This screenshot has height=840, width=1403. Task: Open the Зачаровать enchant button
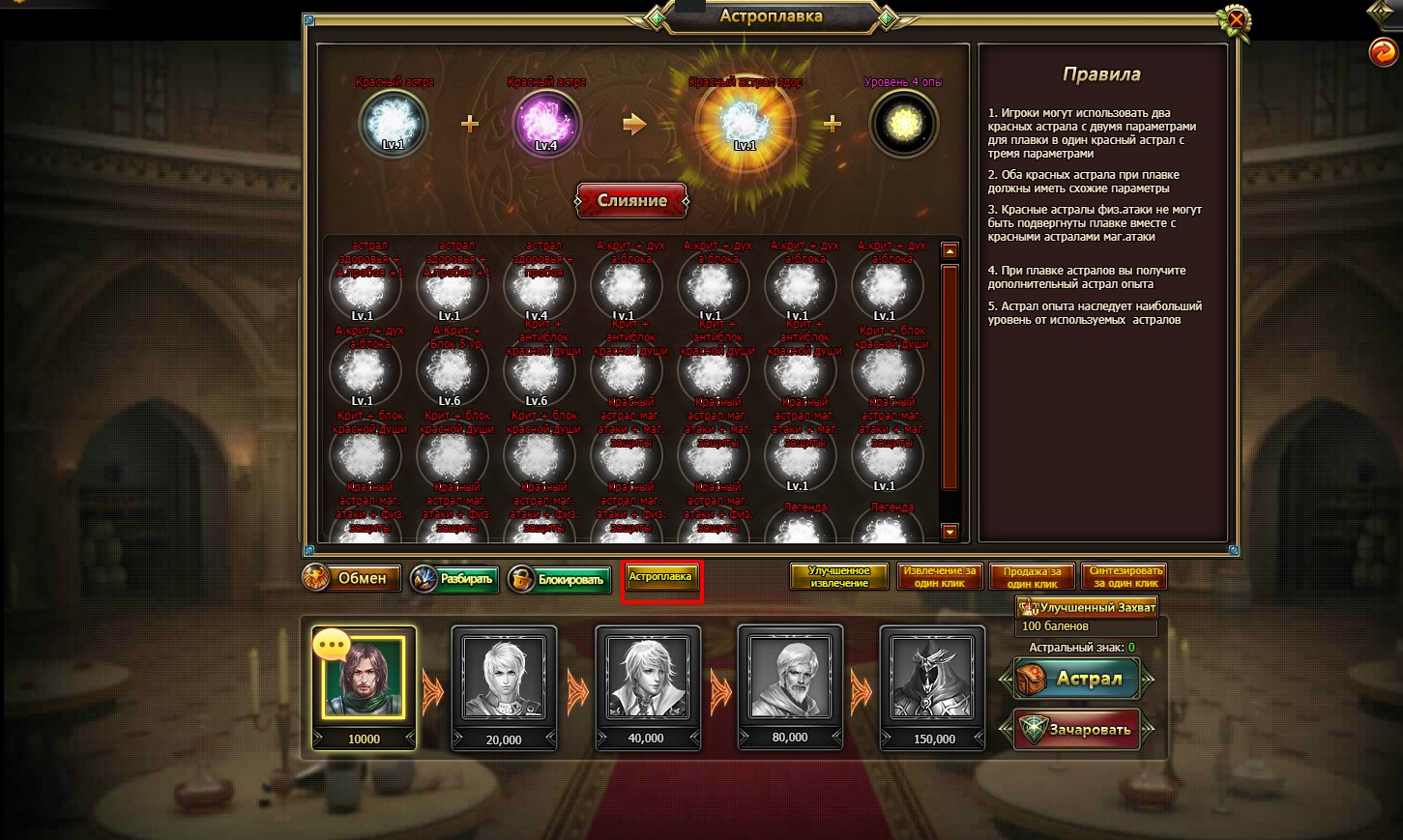point(1077,730)
